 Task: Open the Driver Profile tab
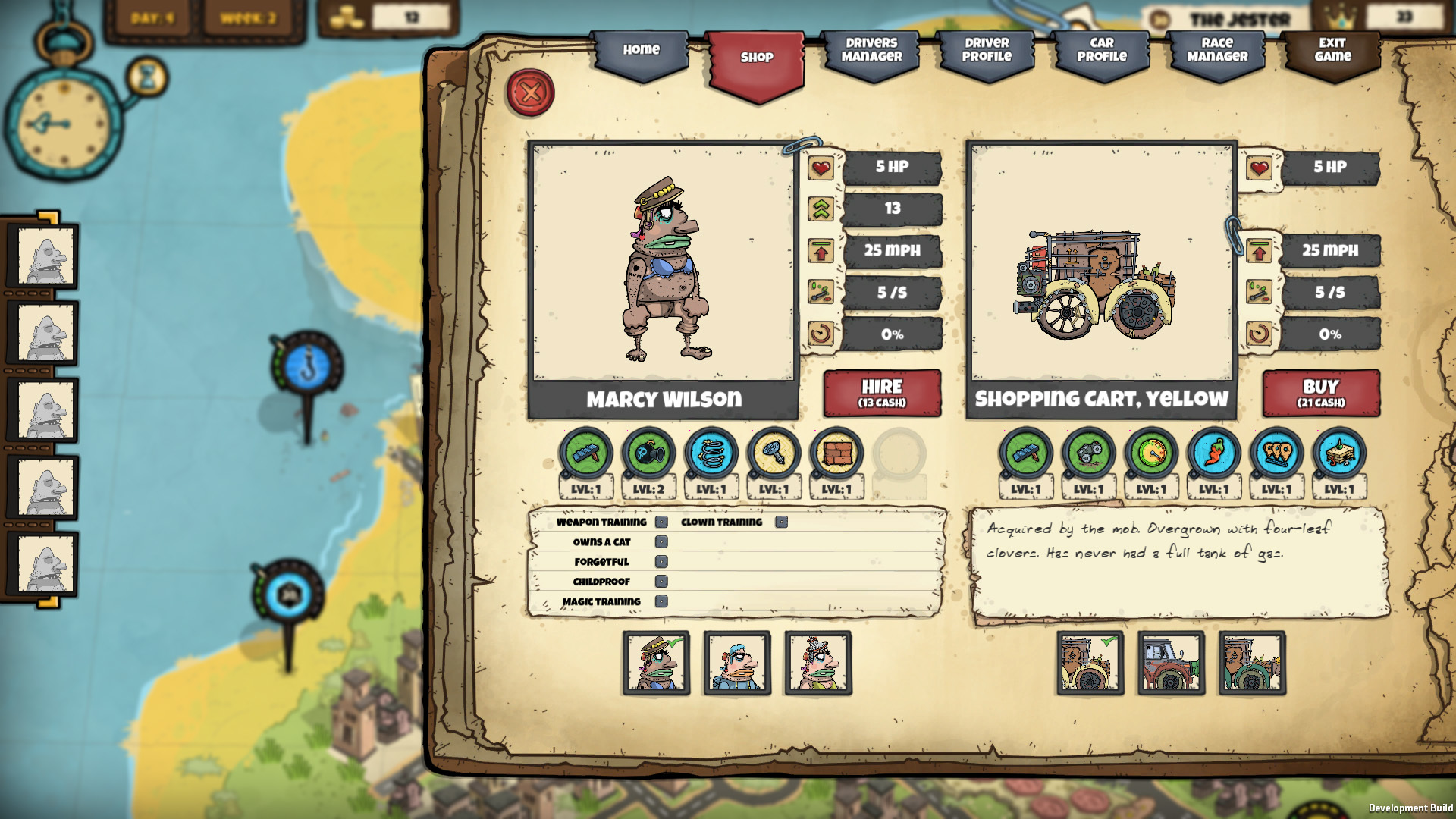coord(987,52)
